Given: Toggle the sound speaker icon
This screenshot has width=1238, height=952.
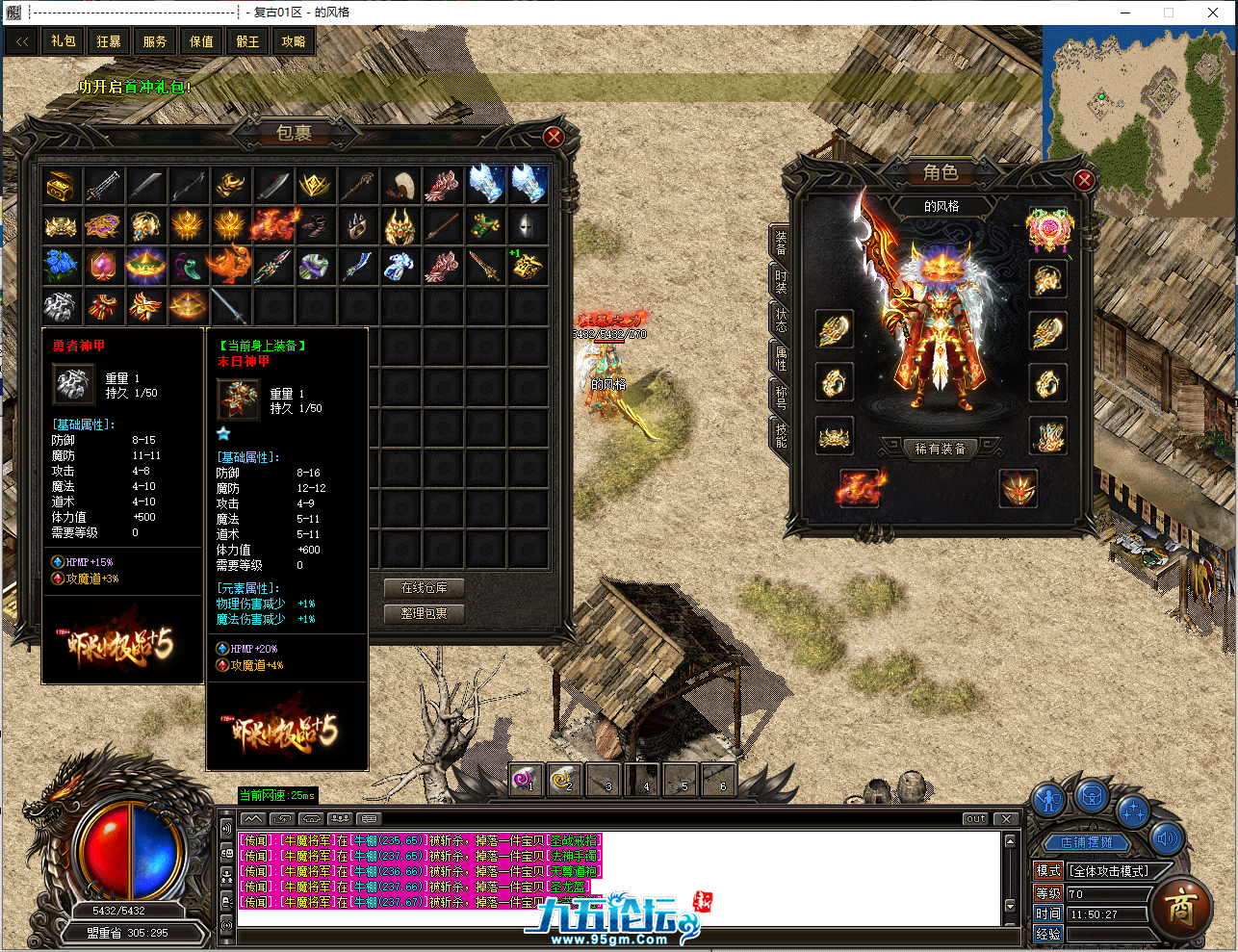Looking at the screenshot, I should (1168, 838).
